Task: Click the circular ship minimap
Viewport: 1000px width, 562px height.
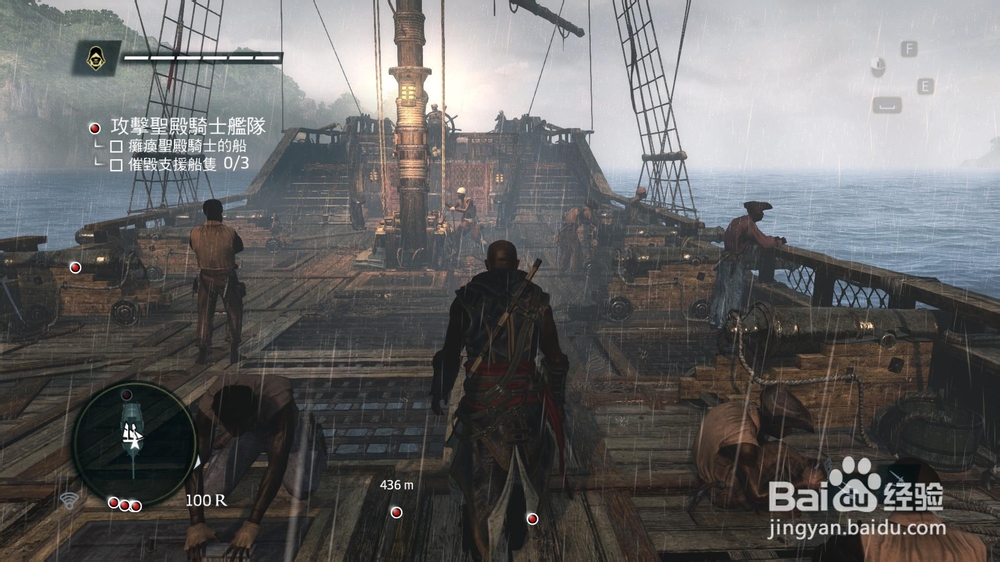Action: [x=135, y=443]
